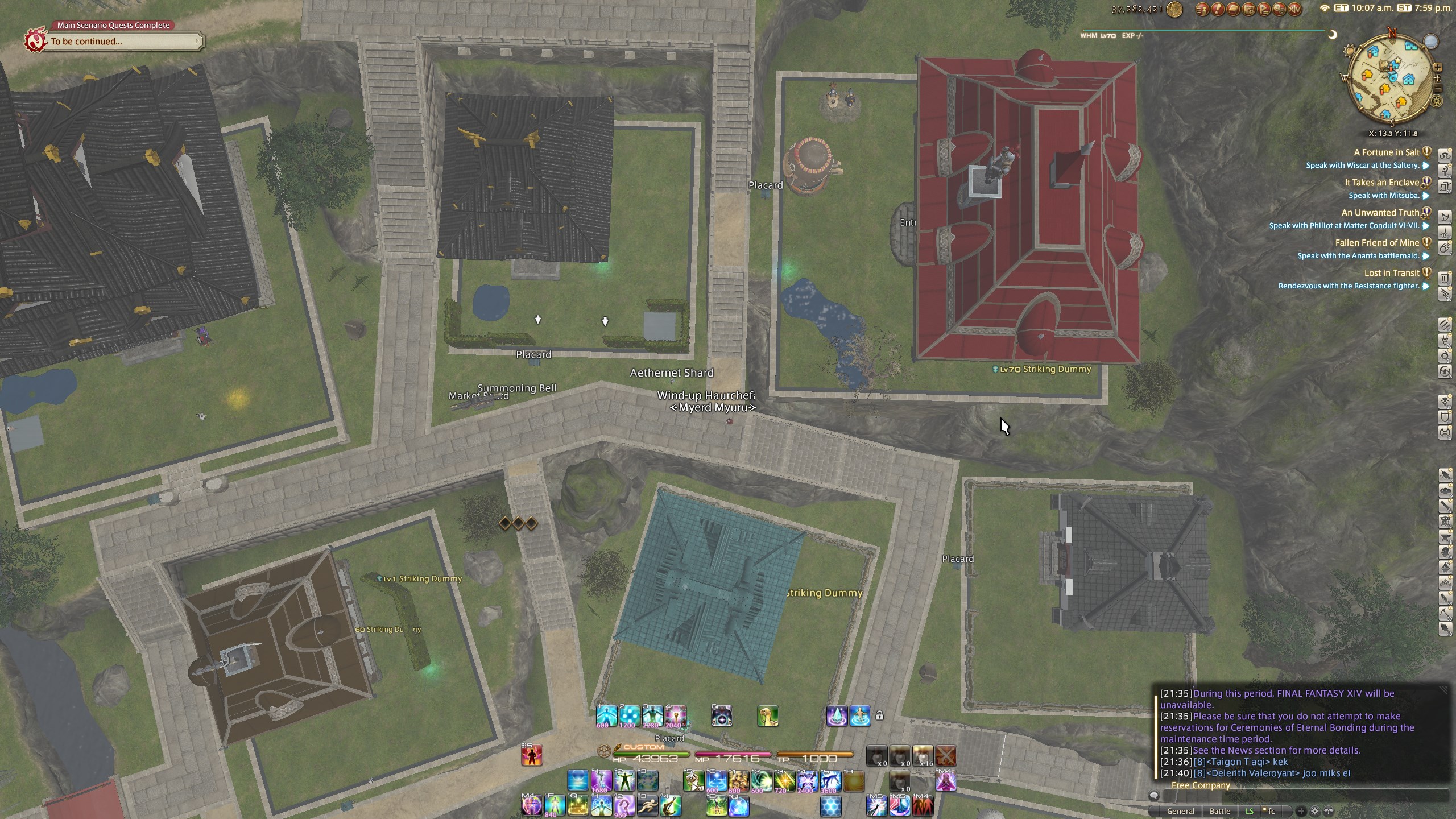Open minimap settings gear
The height and width of the screenshot is (819, 1456).
(x=1437, y=102)
